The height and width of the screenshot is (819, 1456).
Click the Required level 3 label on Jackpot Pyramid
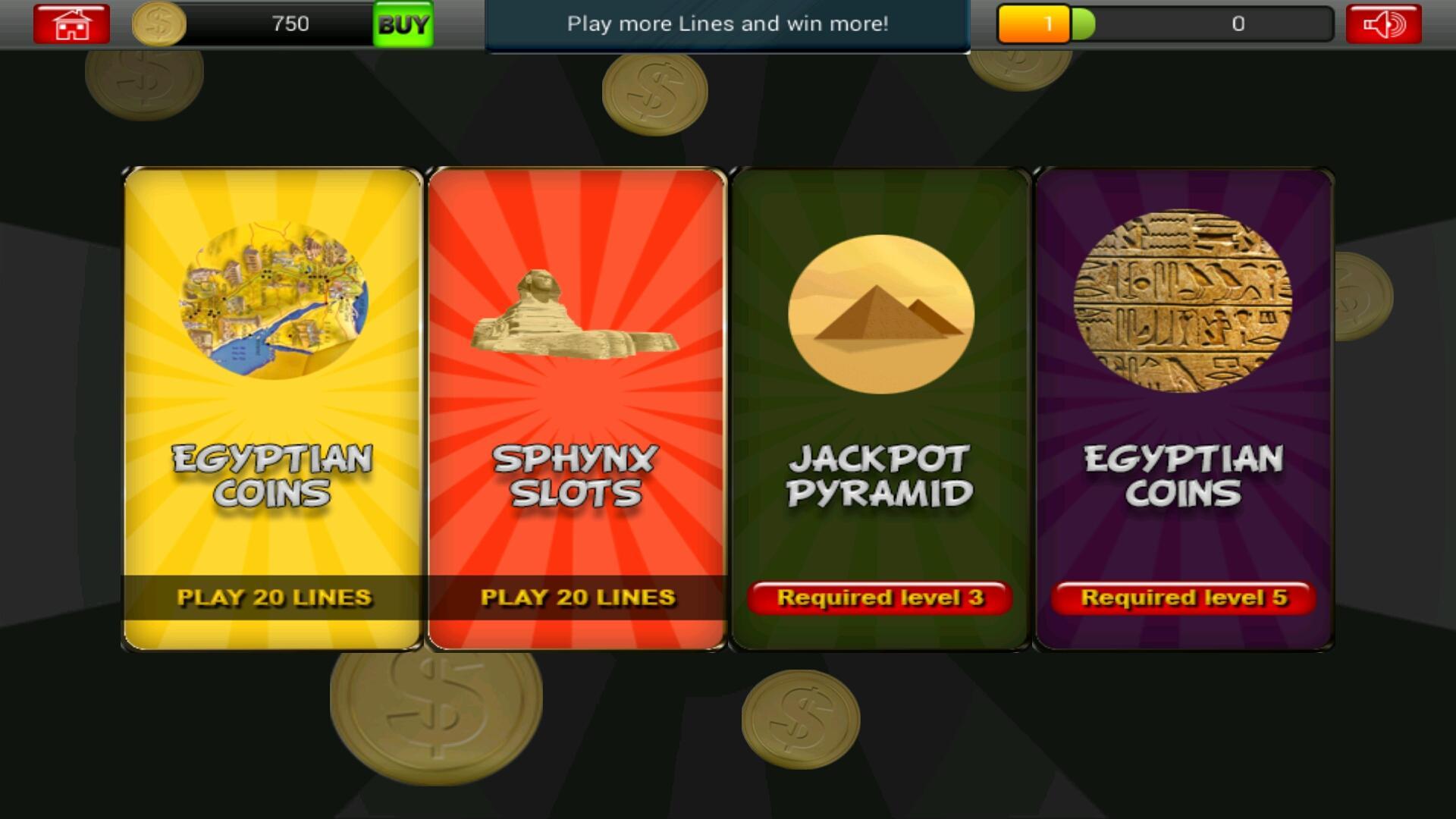tap(881, 599)
